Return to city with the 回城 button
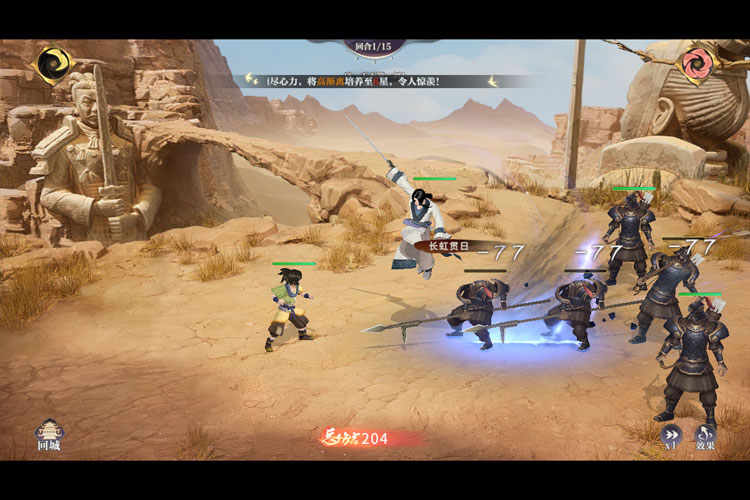750x500 pixels. [x=49, y=434]
